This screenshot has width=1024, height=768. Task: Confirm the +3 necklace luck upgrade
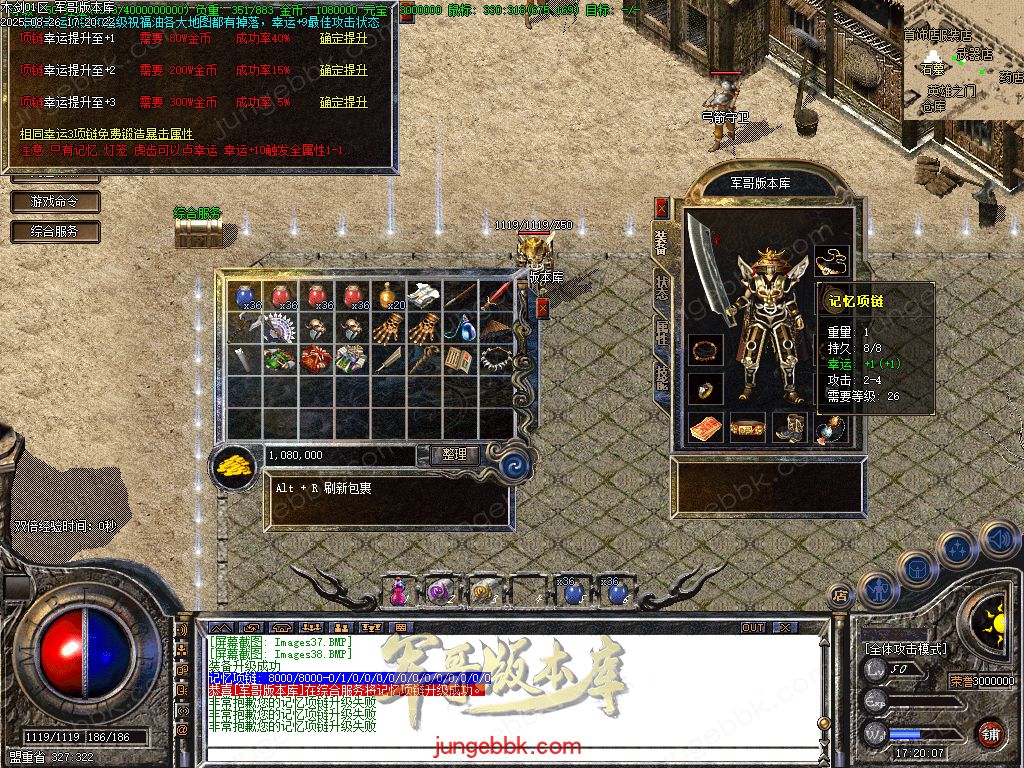pyautogui.click(x=343, y=102)
